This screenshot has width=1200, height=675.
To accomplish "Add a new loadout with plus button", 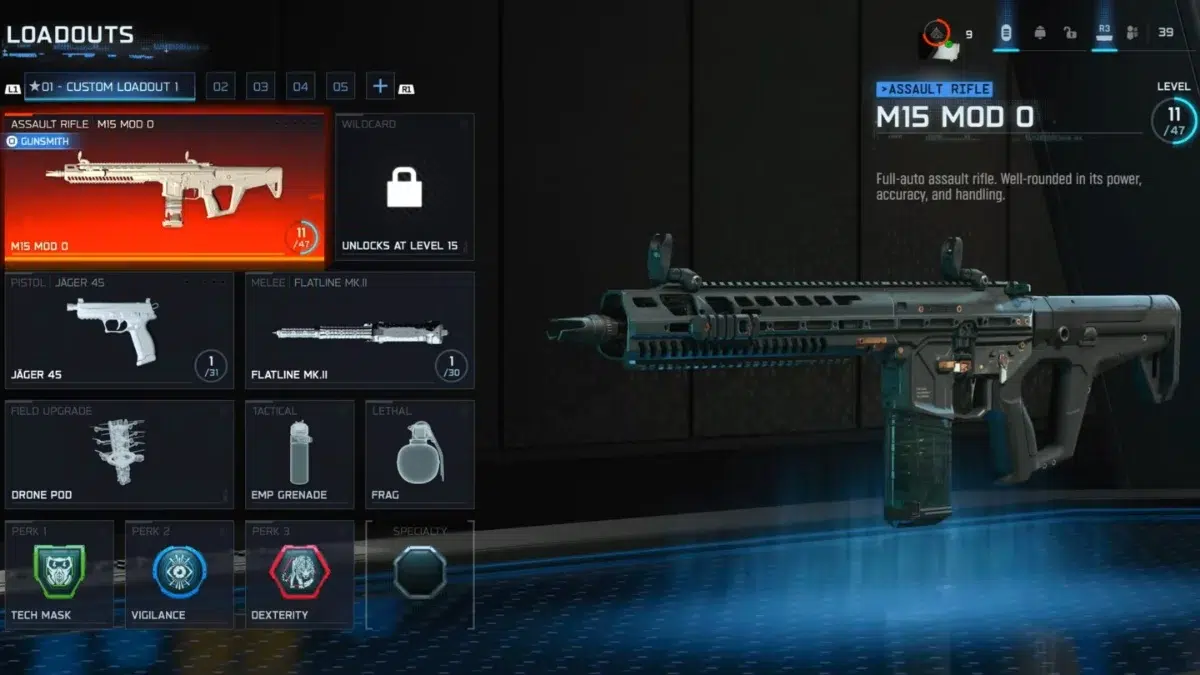I will [x=380, y=87].
